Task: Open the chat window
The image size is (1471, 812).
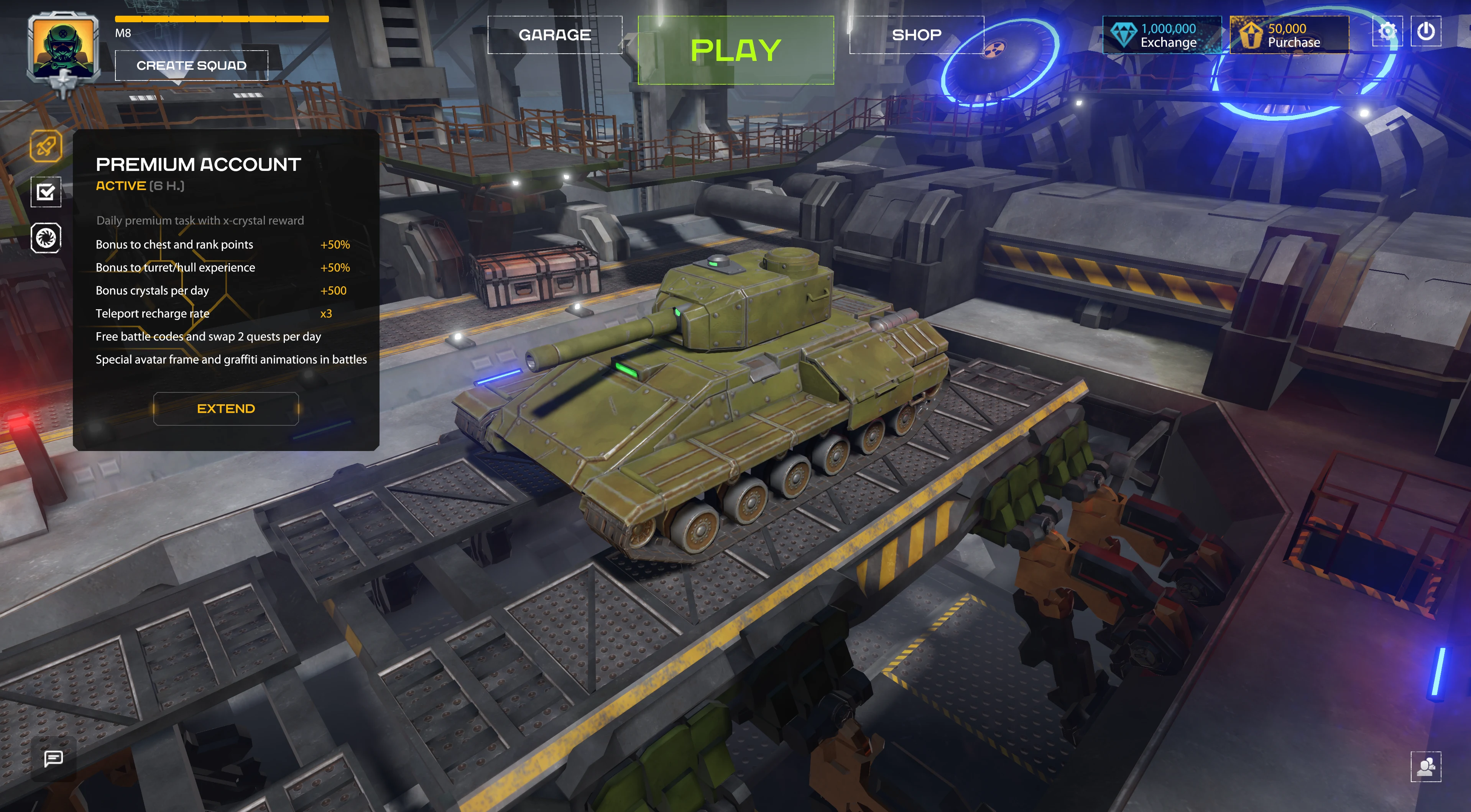Action: coord(54,758)
